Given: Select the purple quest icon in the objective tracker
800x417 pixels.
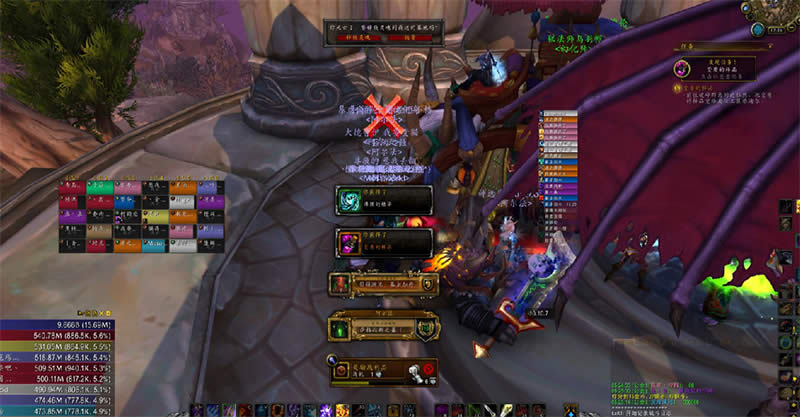Looking at the screenshot, I should coord(679,69).
